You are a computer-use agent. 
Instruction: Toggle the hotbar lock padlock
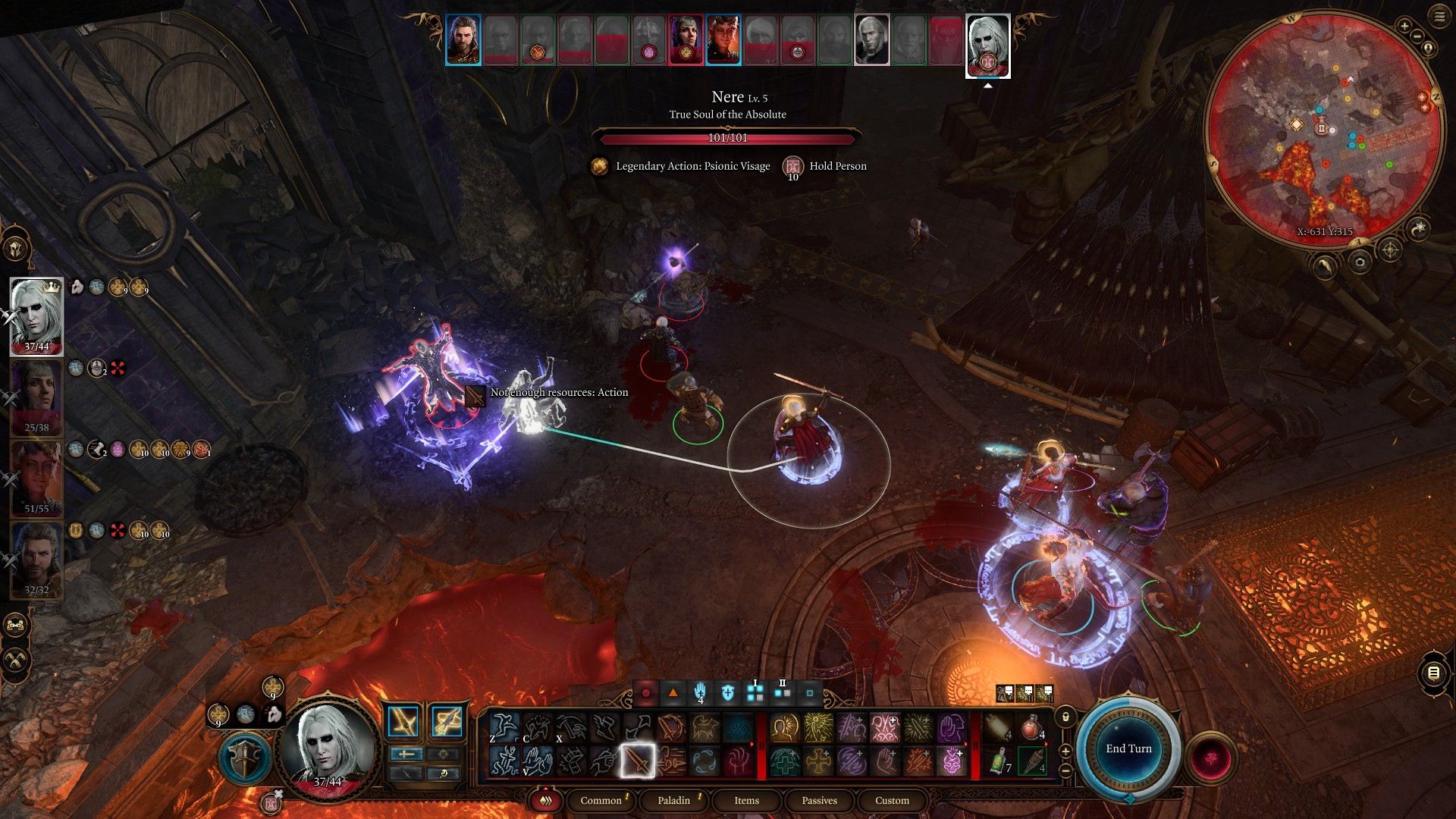coord(1065,717)
